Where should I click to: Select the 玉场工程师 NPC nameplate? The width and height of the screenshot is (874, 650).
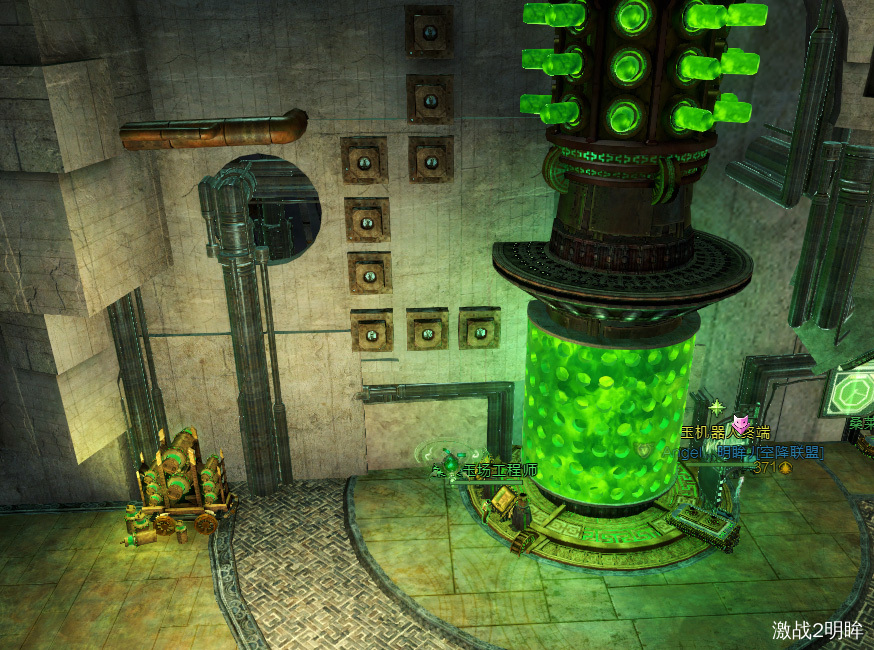coord(499,469)
